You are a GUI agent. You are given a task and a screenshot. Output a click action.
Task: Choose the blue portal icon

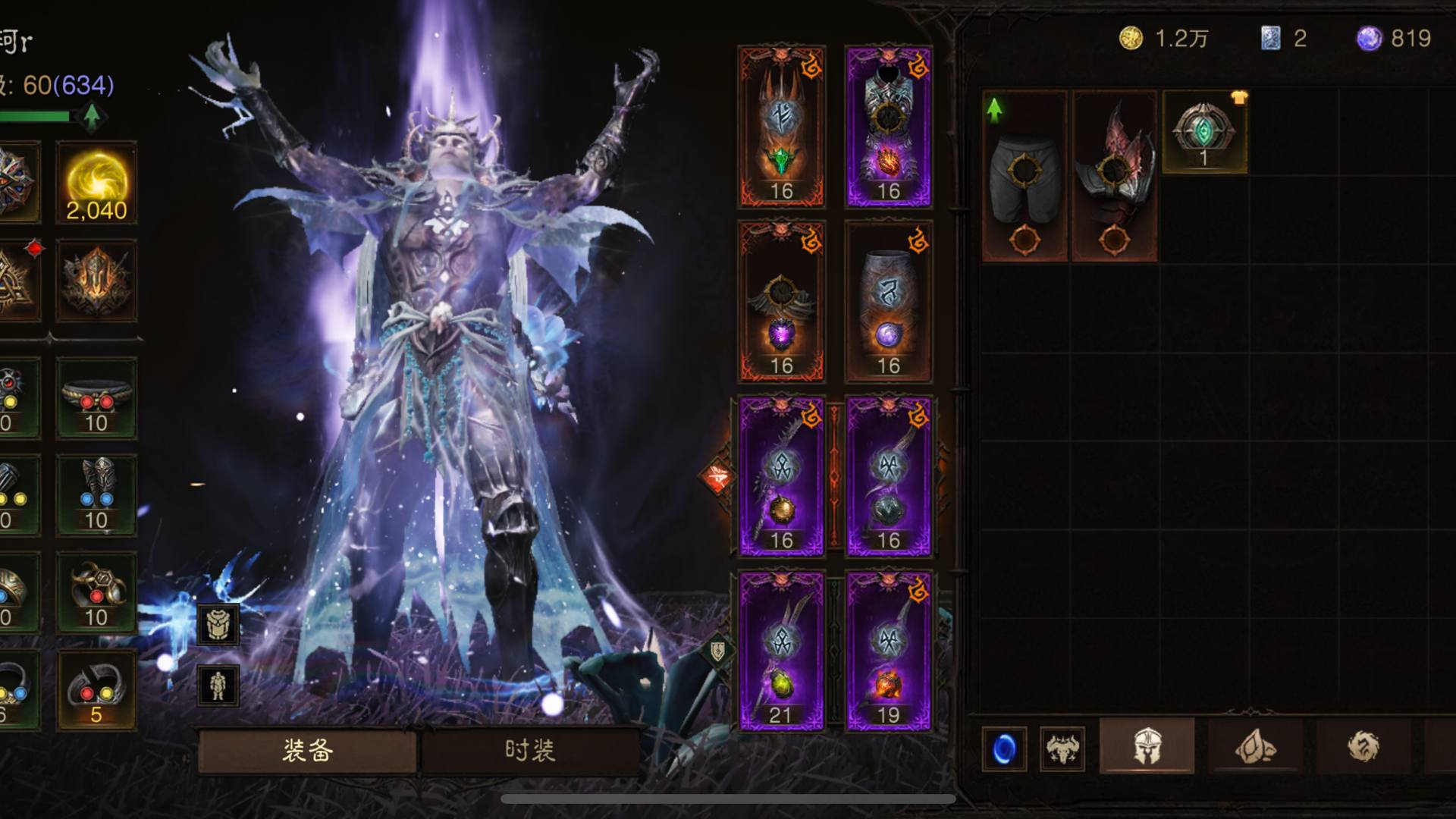tap(1004, 749)
